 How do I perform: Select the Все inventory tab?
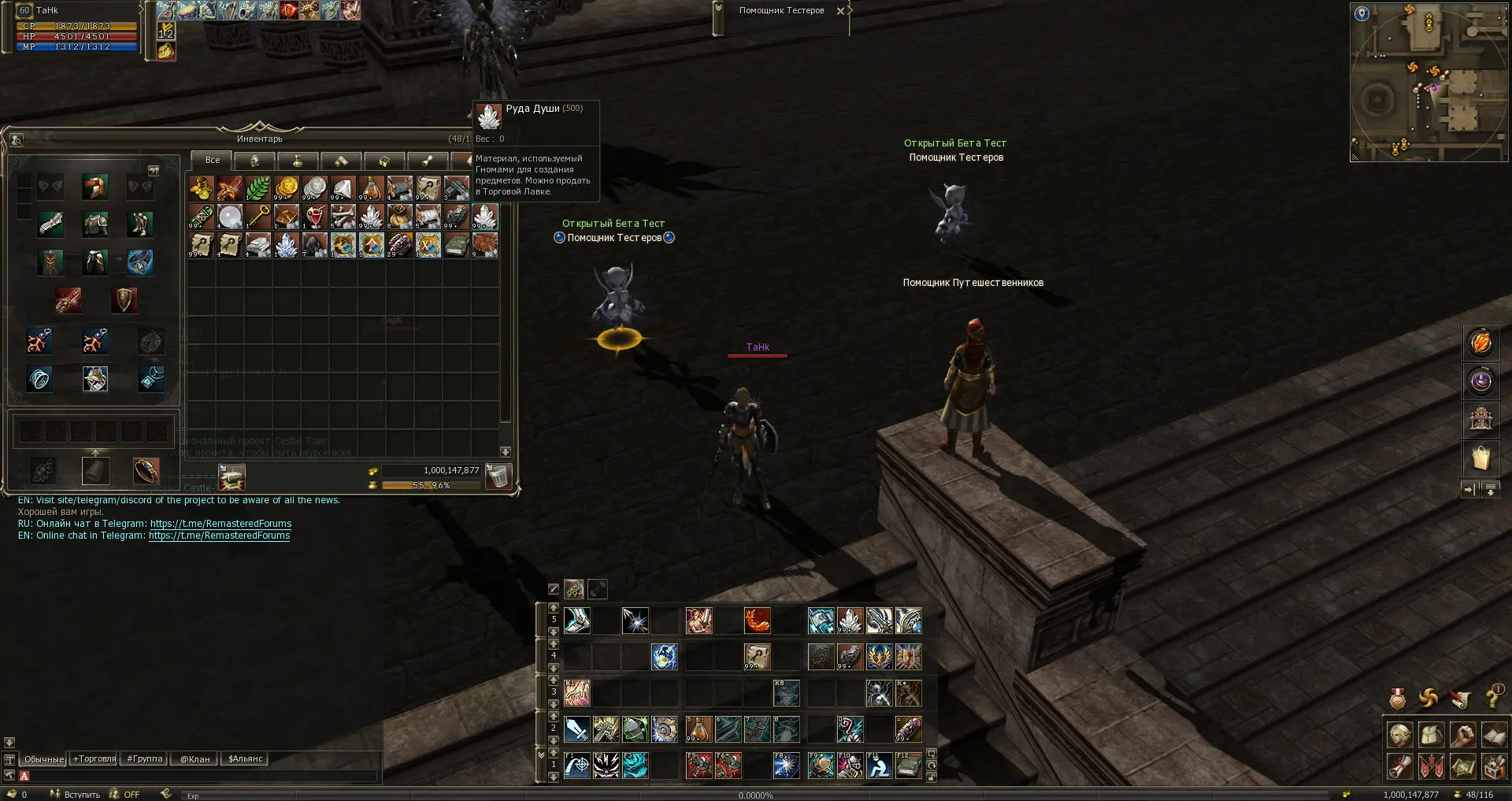pyautogui.click(x=212, y=160)
